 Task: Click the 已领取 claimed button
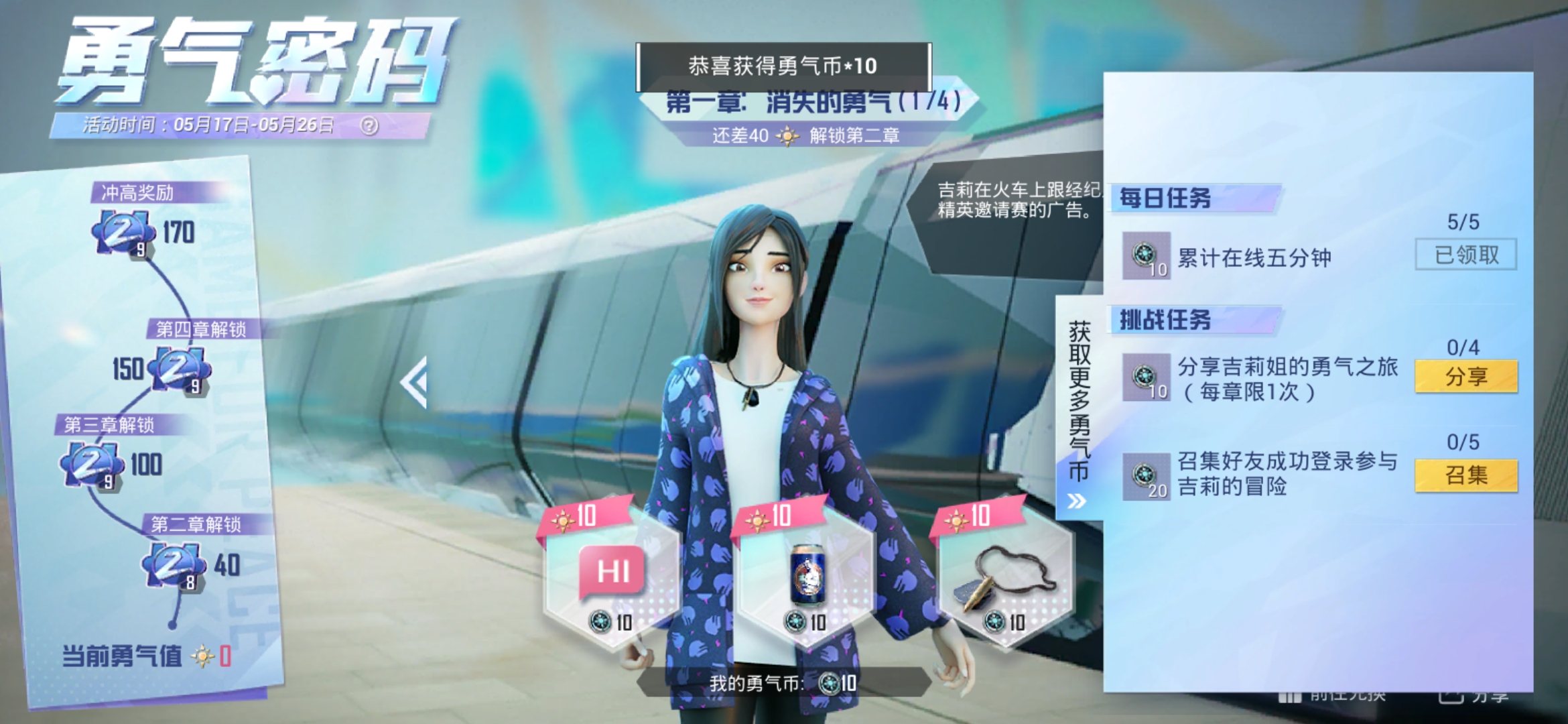[x=1465, y=255]
